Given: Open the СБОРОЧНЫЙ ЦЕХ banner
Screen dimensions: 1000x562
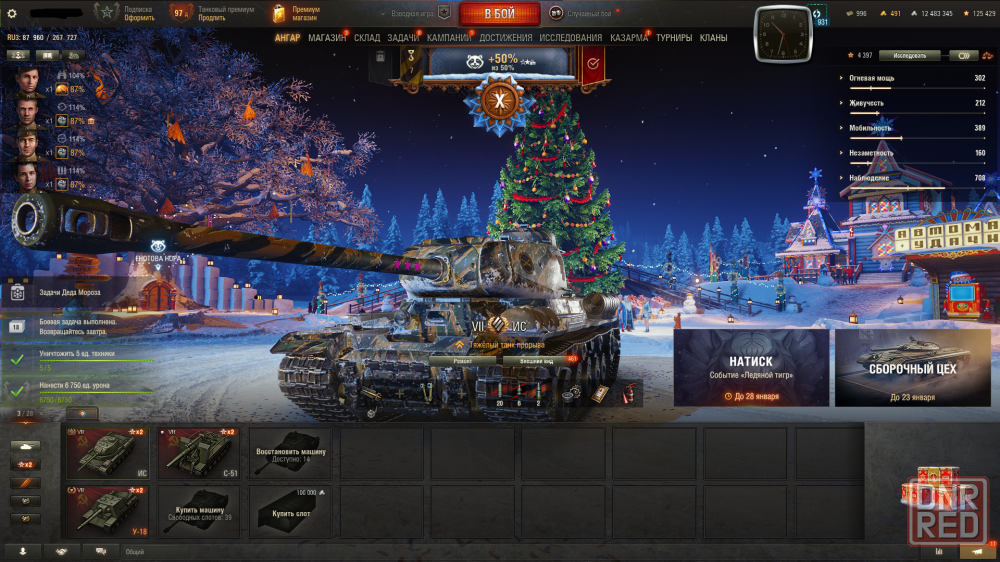Looking at the screenshot, I should 912,367.
